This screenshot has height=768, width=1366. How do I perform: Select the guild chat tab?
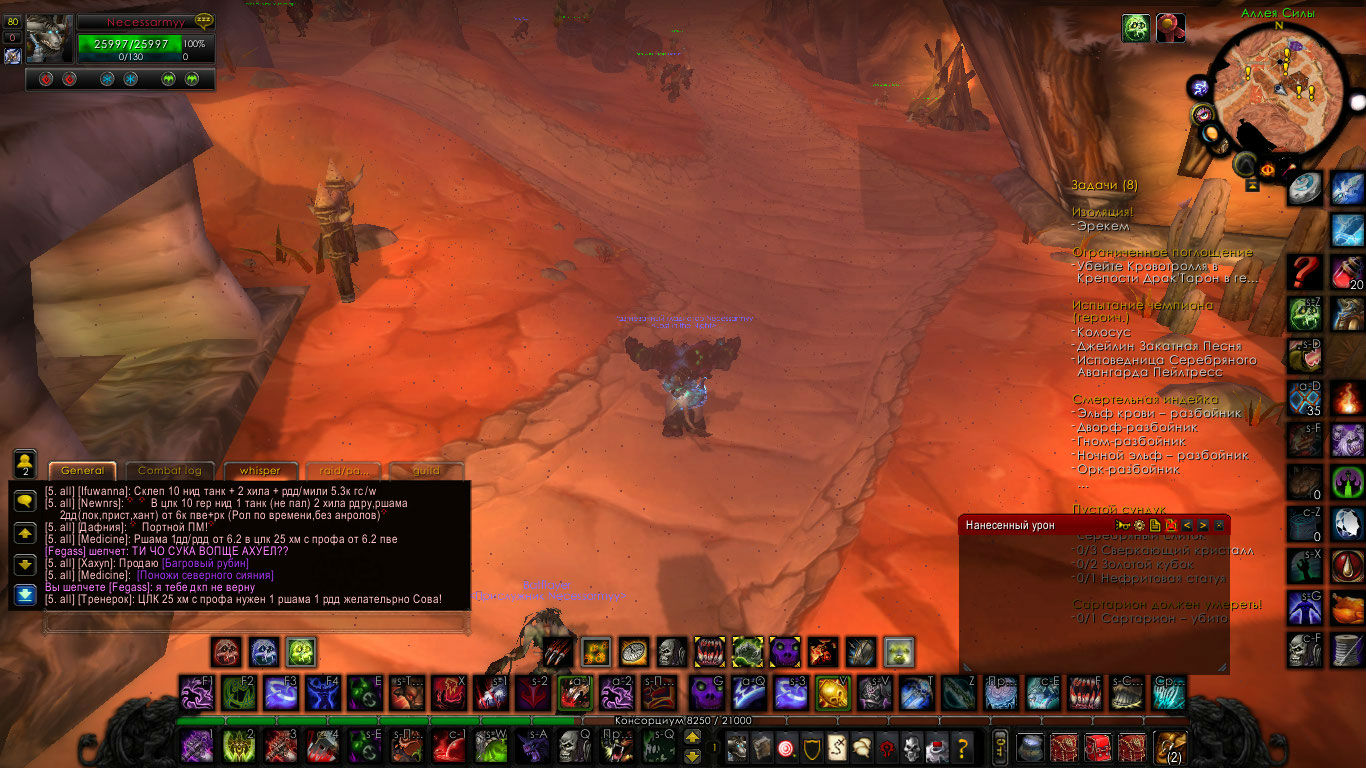point(427,471)
